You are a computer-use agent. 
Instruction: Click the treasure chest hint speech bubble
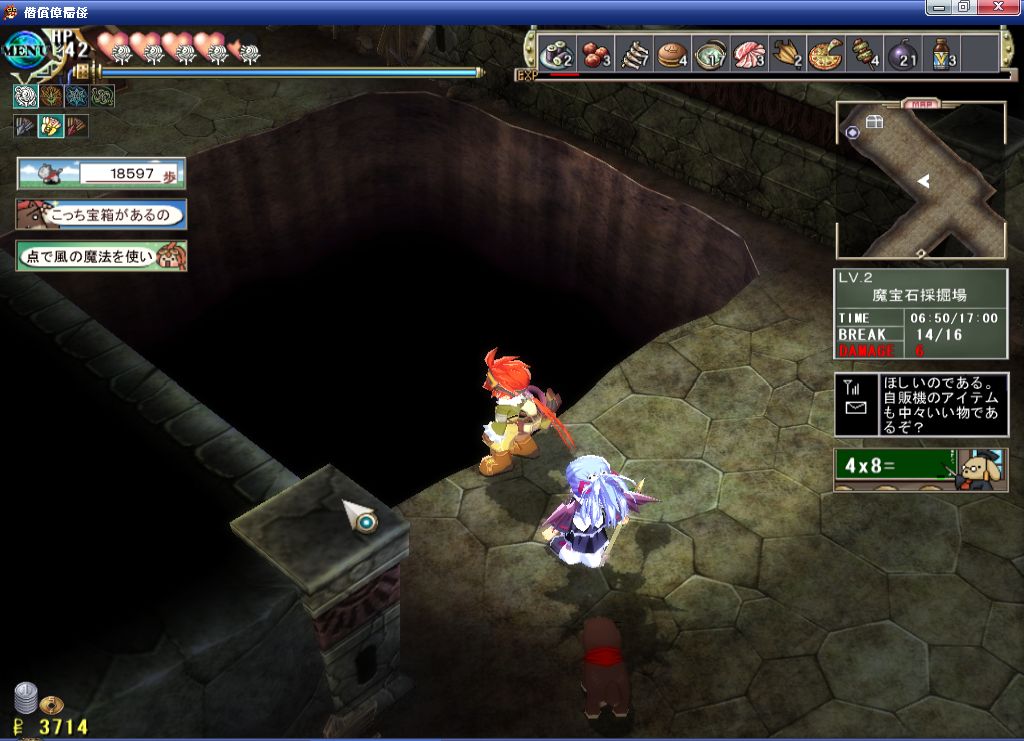coord(101,215)
